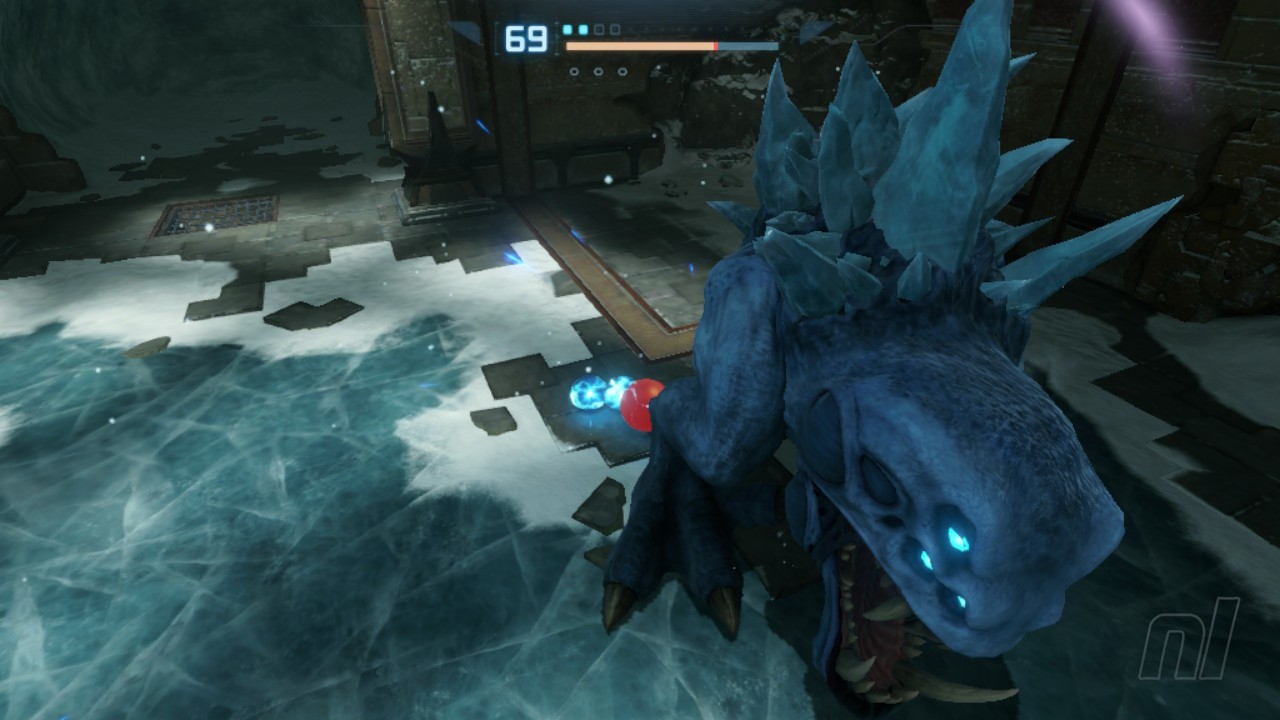Select the dark HUD panel strip at top
This screenshot has height=720, width=1280.
click(x=650, y=10)
